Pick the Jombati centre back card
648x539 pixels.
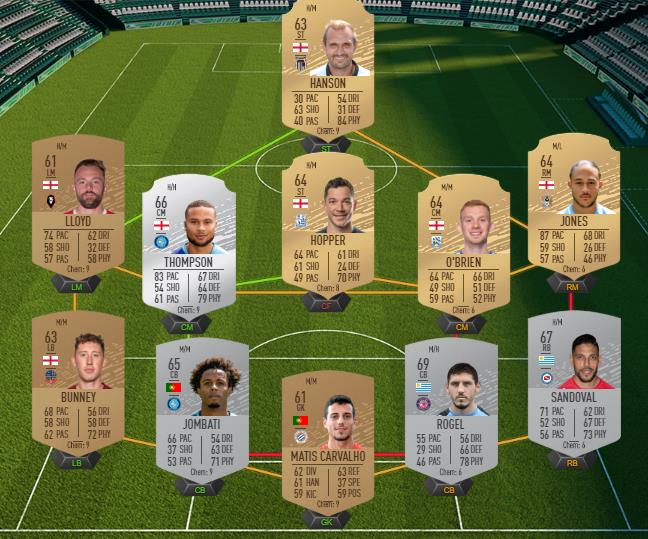coord(202,408)
